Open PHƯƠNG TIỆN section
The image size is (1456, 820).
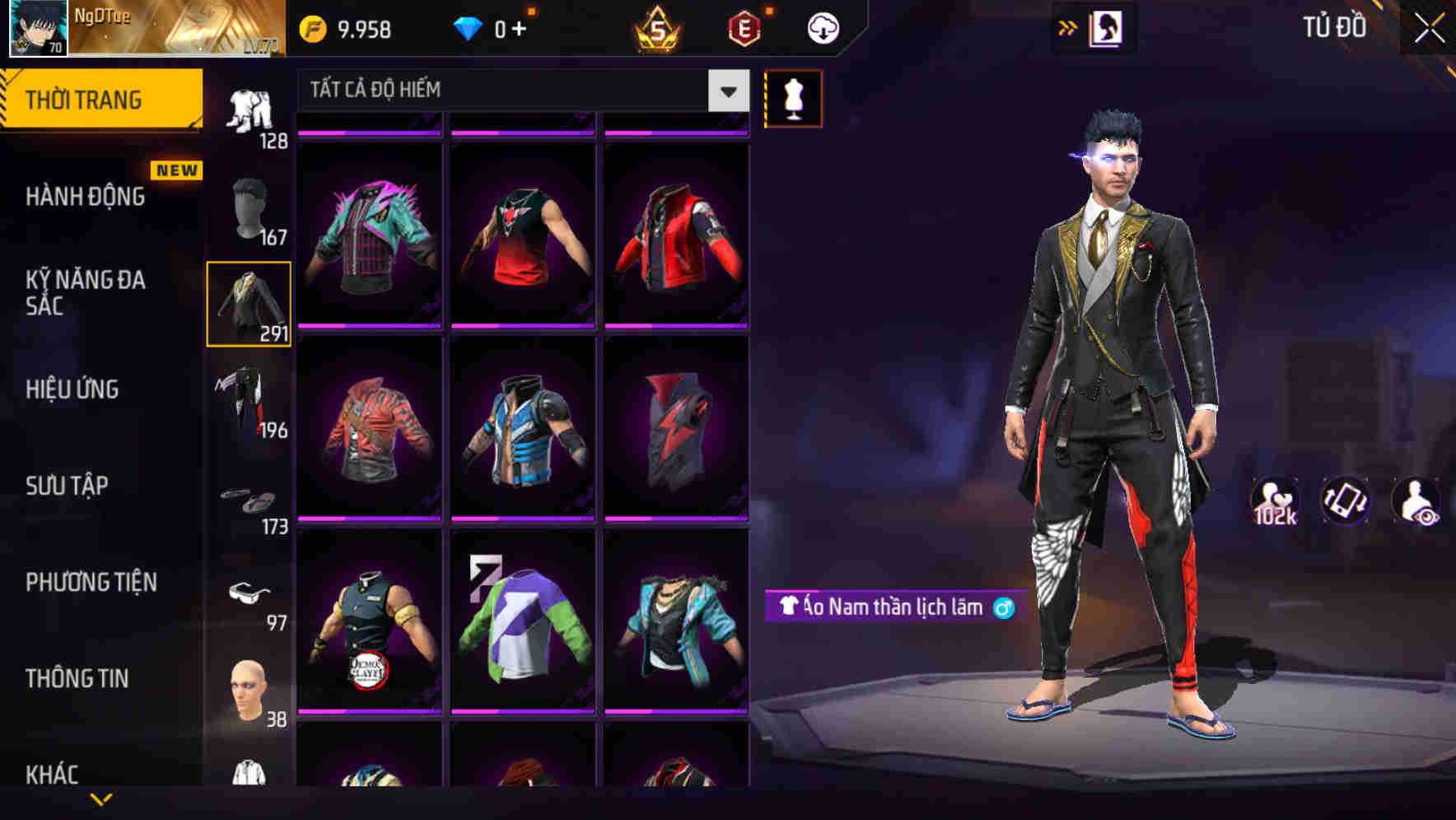tap(91, 582)
